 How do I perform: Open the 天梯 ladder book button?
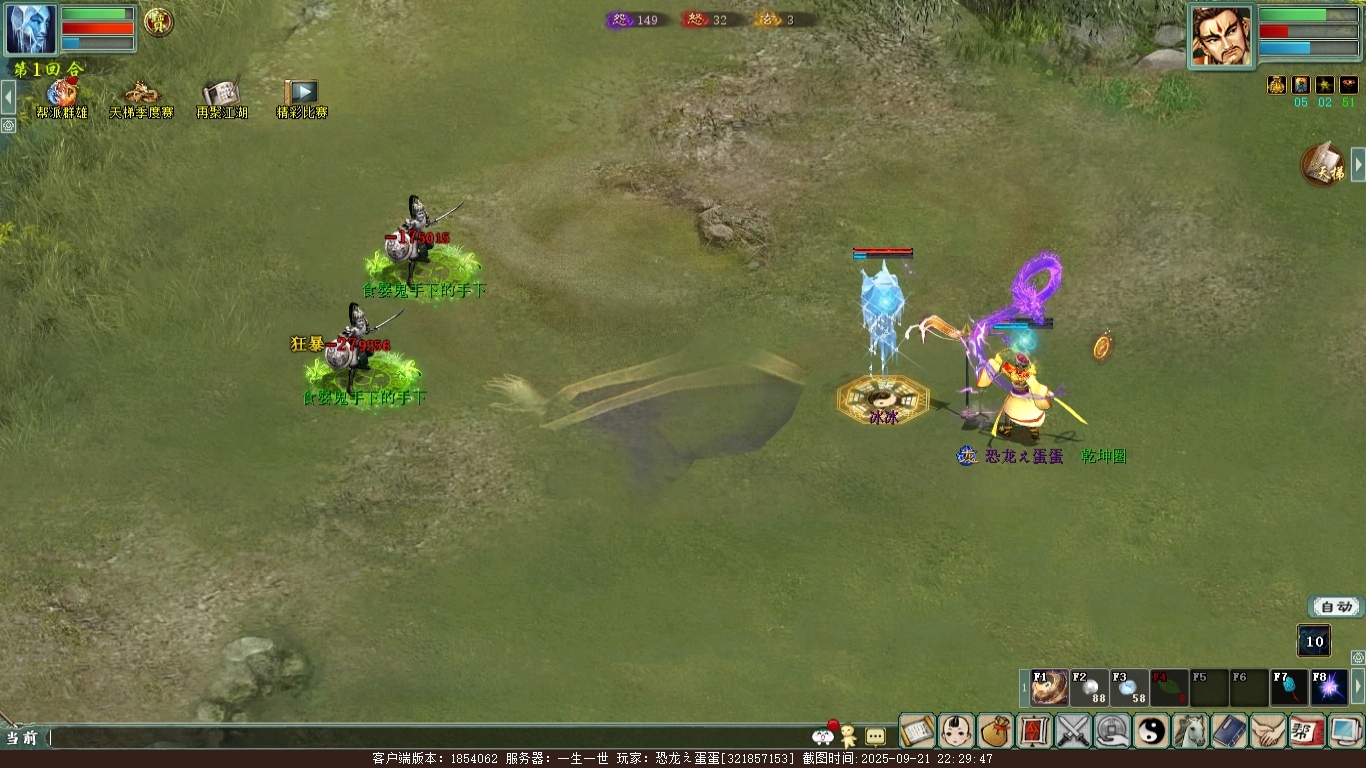point(1323,165)
